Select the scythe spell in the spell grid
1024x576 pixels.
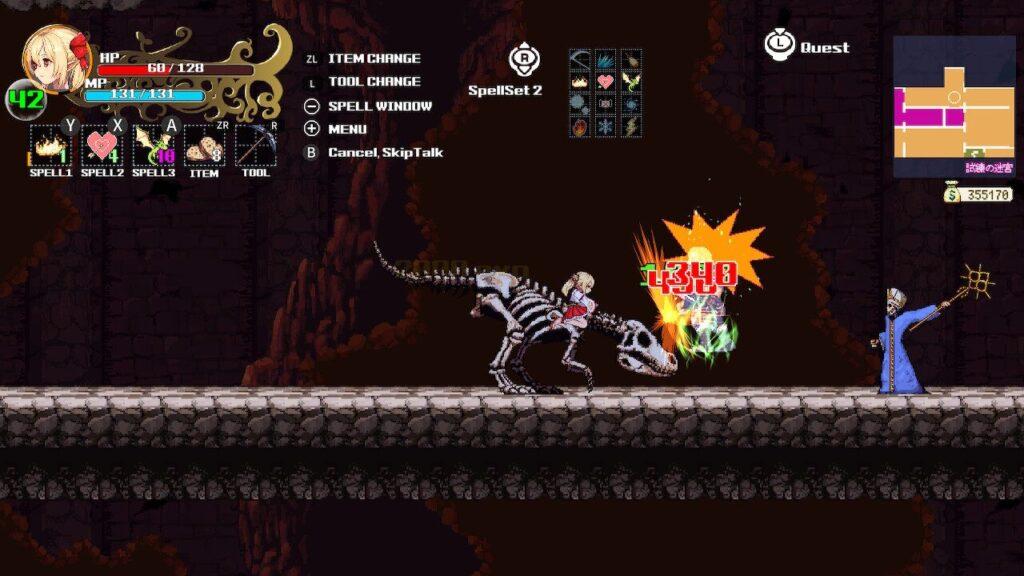pos(581,59)
